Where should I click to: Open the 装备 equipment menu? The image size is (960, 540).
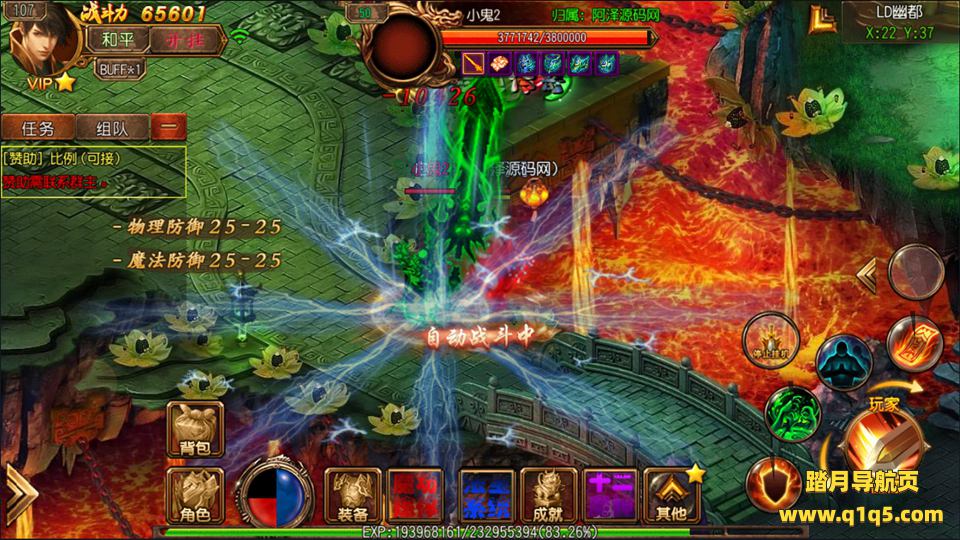coord(353,496)
